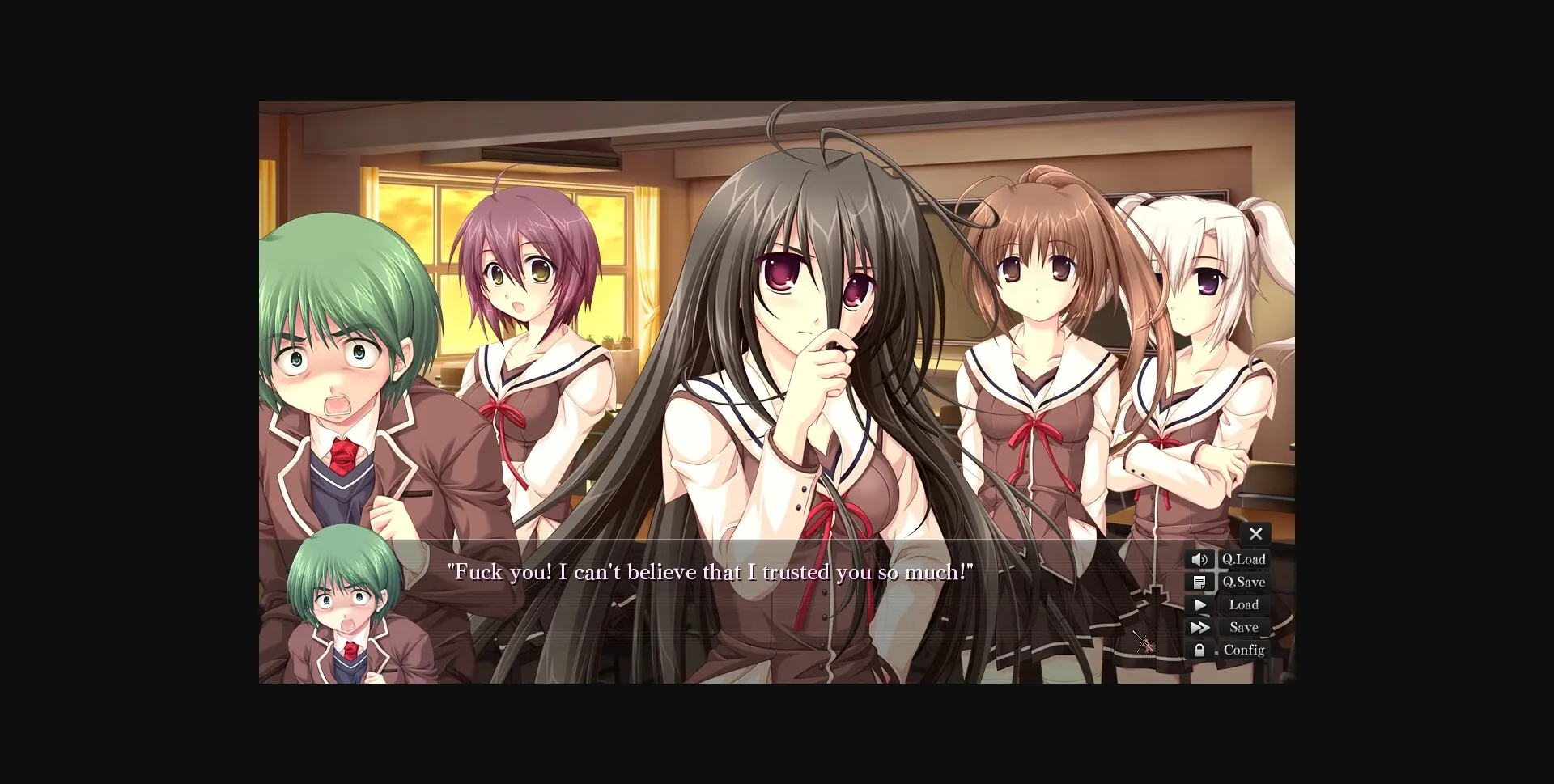Toggle the speaker icon to restore voice playback
Screen dimensions: 1554x784
[x=1200, y=559]
